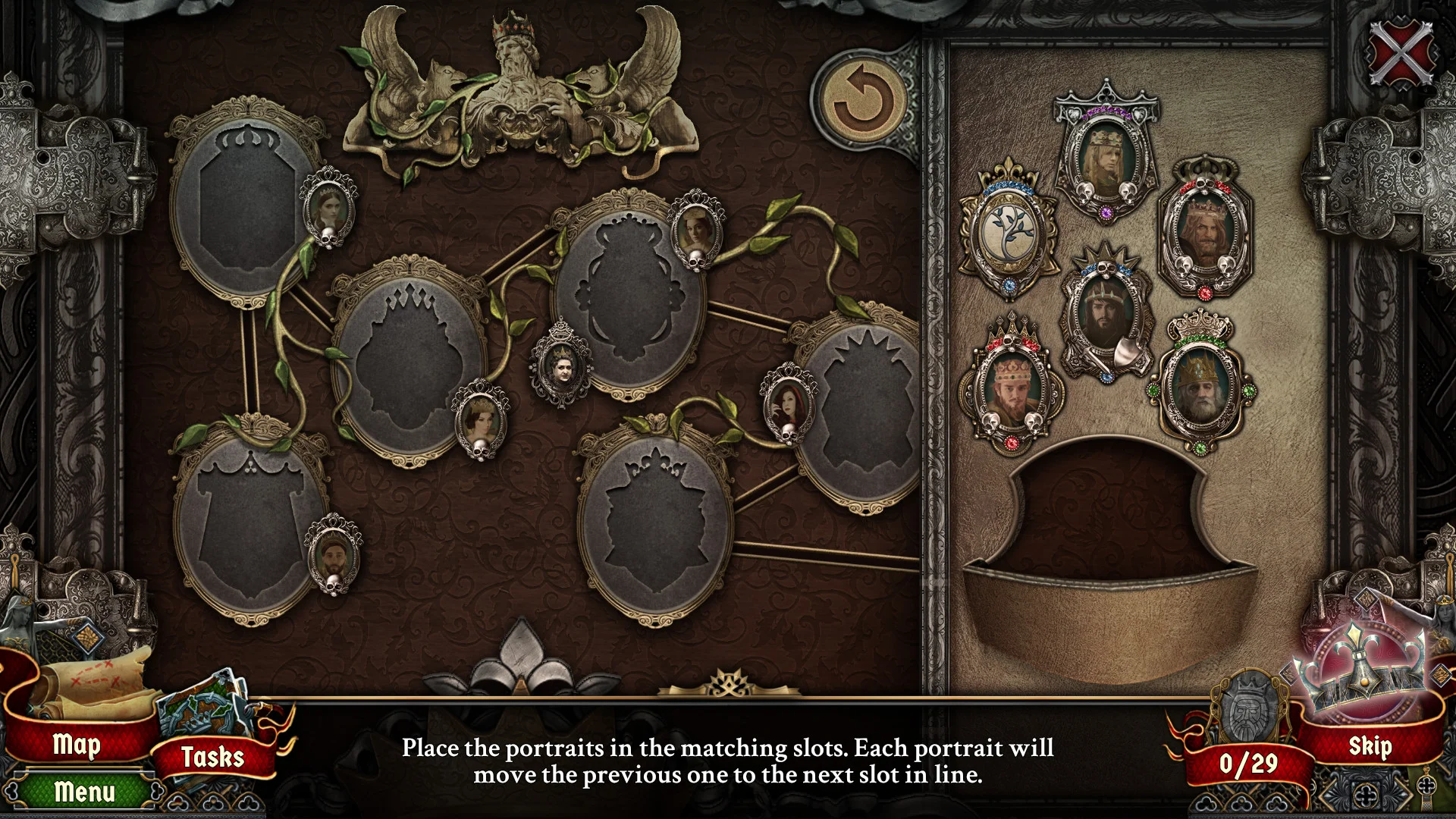The width and height of the screenshot is (1456, 819).
Task: Select the red-gem elderly bearded king portrait
Action: pyautogui.click(x=1206, y=231)
